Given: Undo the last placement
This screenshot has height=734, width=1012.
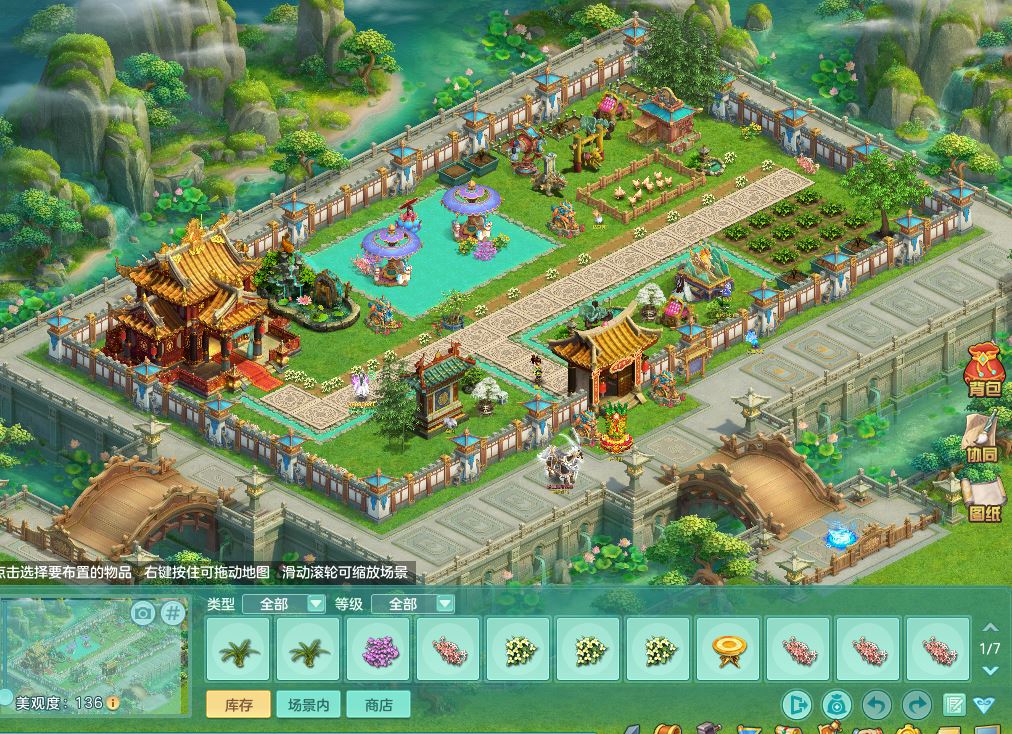Looking at the screenshot, I should tap(877, 706).
